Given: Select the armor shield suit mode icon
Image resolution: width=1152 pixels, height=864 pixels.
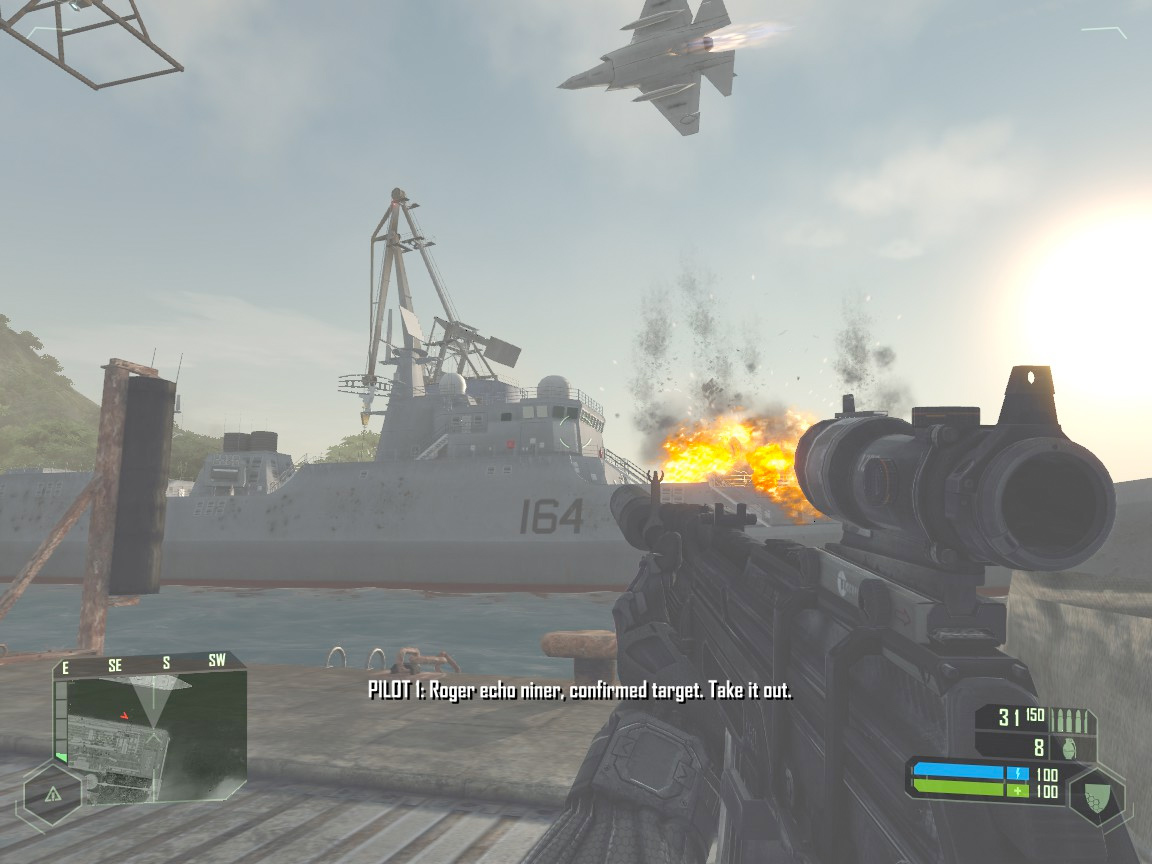Looking at the screenshot, I should coord(1097,798).
